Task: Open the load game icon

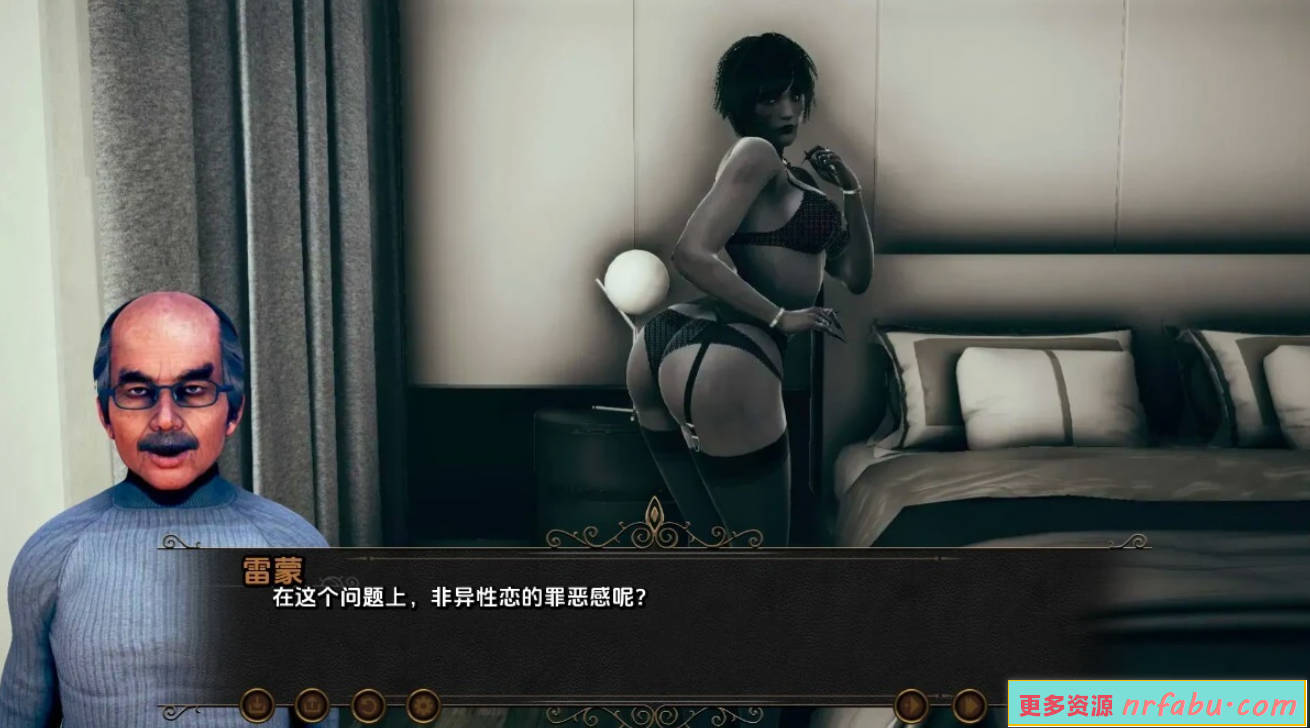Action: point(312,707)
